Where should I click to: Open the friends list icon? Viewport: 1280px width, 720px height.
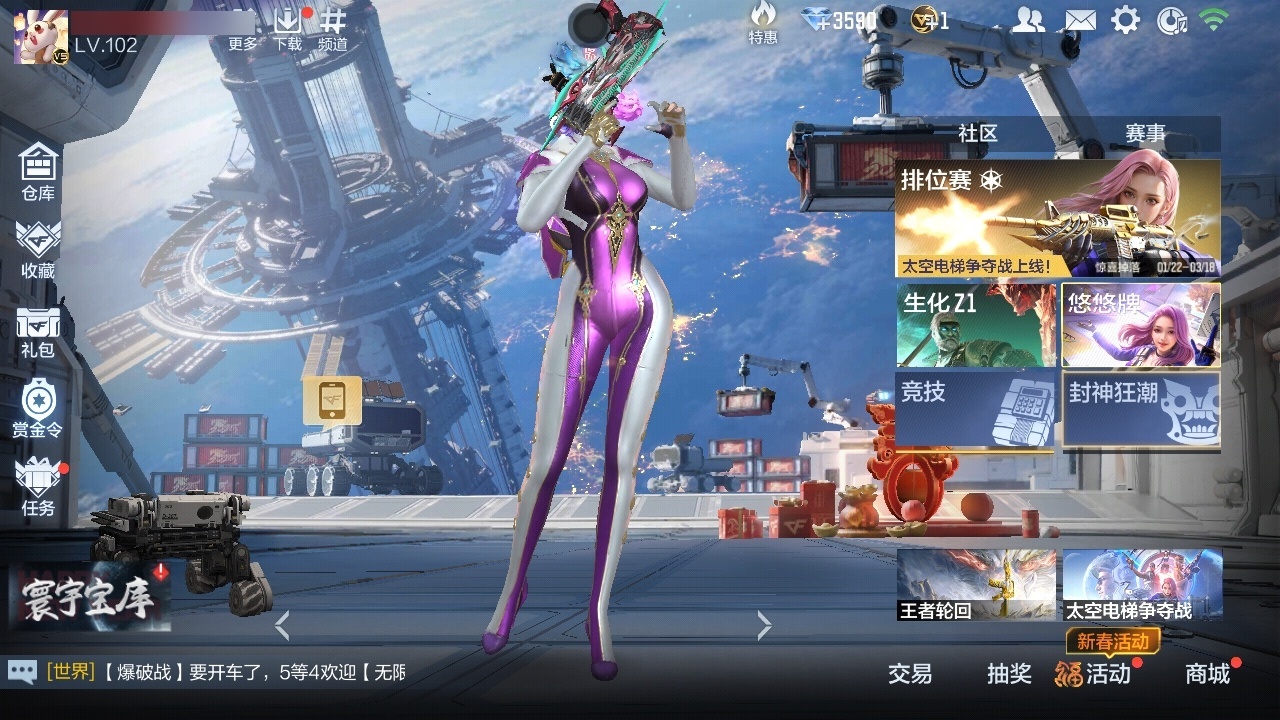pyautogui.click(x=1029, y=20)
